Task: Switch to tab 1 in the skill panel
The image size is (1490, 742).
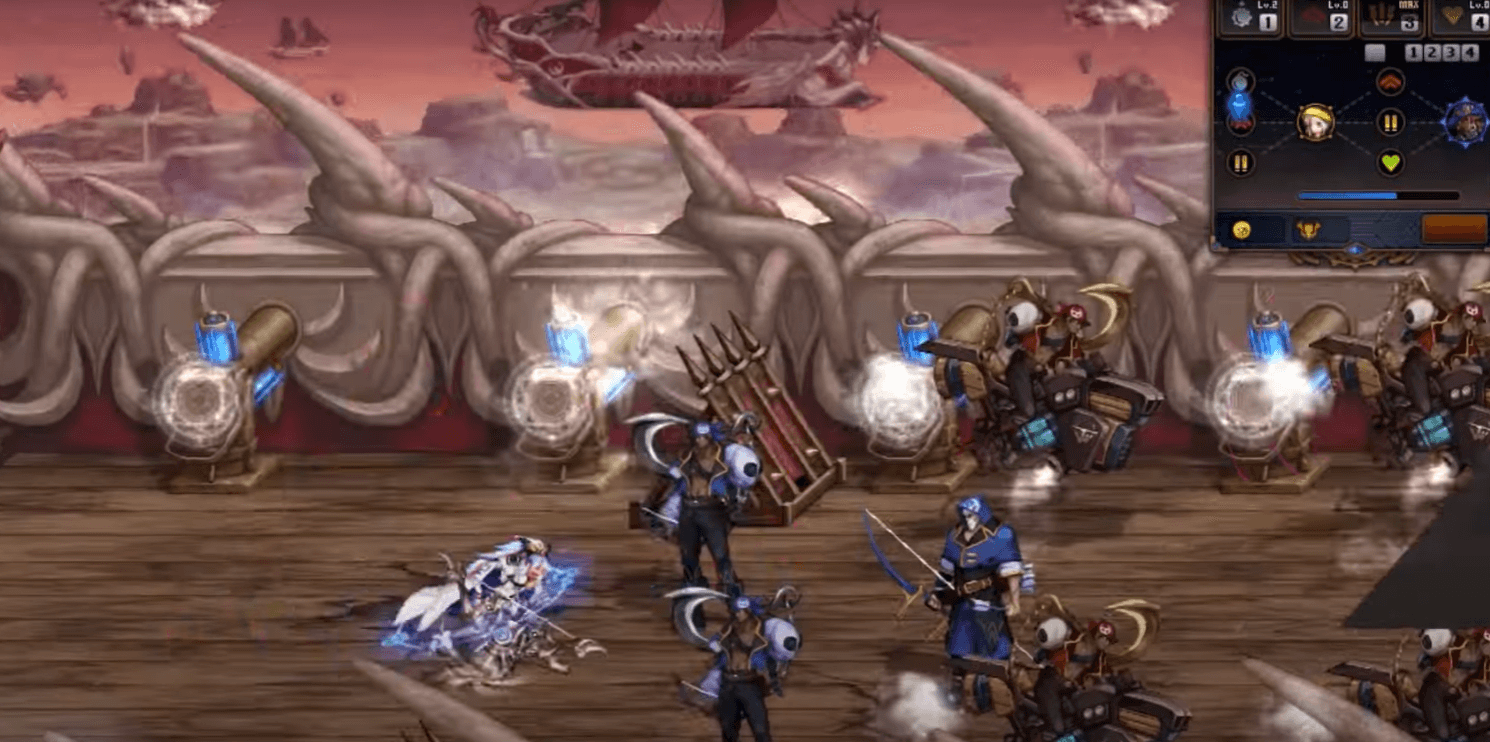Action: tap(1413, 51)
